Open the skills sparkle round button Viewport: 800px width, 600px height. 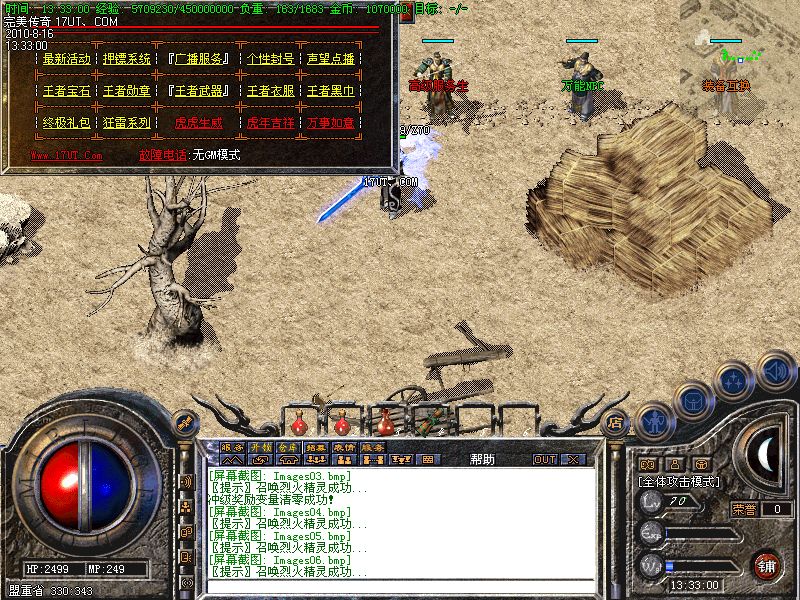[735, 379]
